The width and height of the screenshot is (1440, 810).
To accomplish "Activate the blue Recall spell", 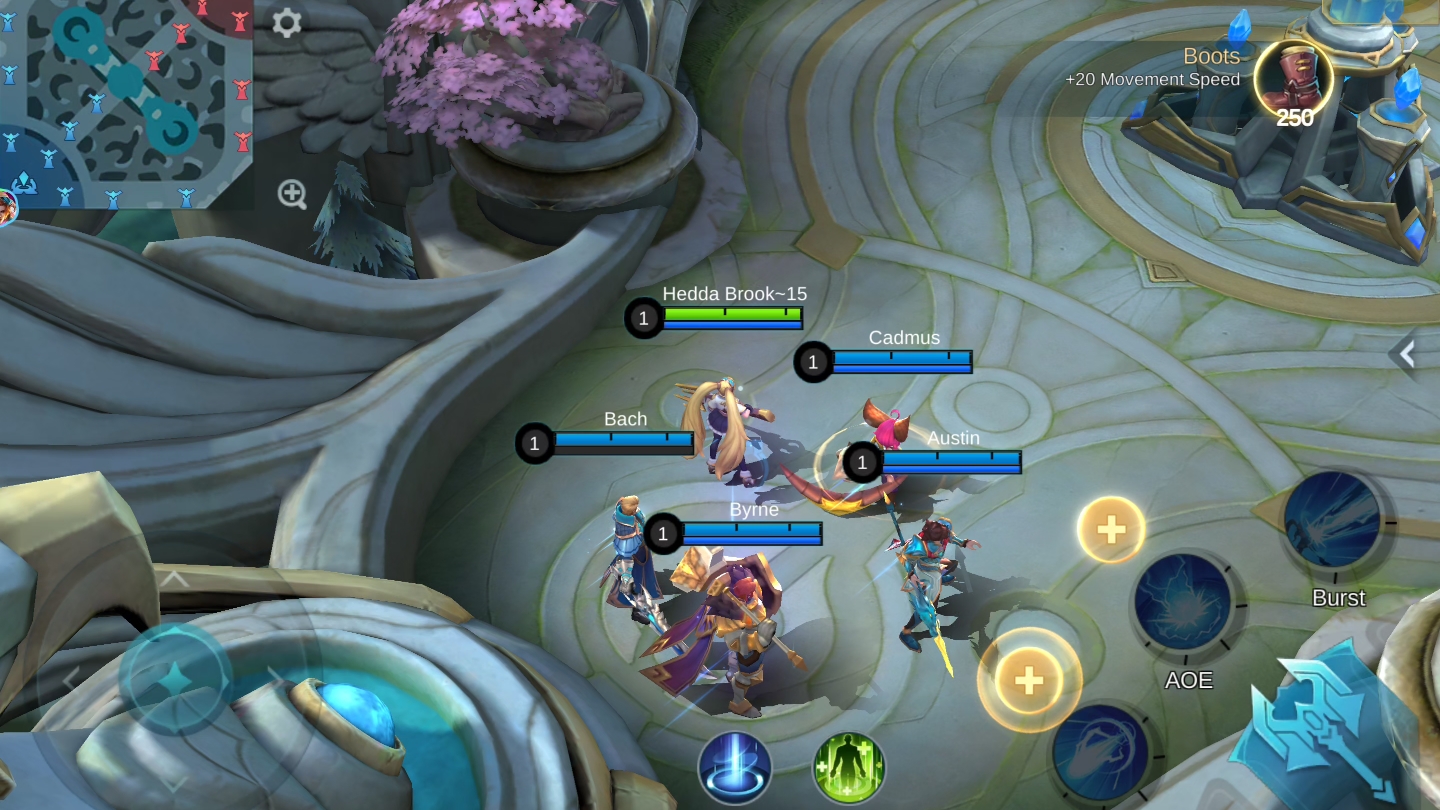I will pos(735,768).
